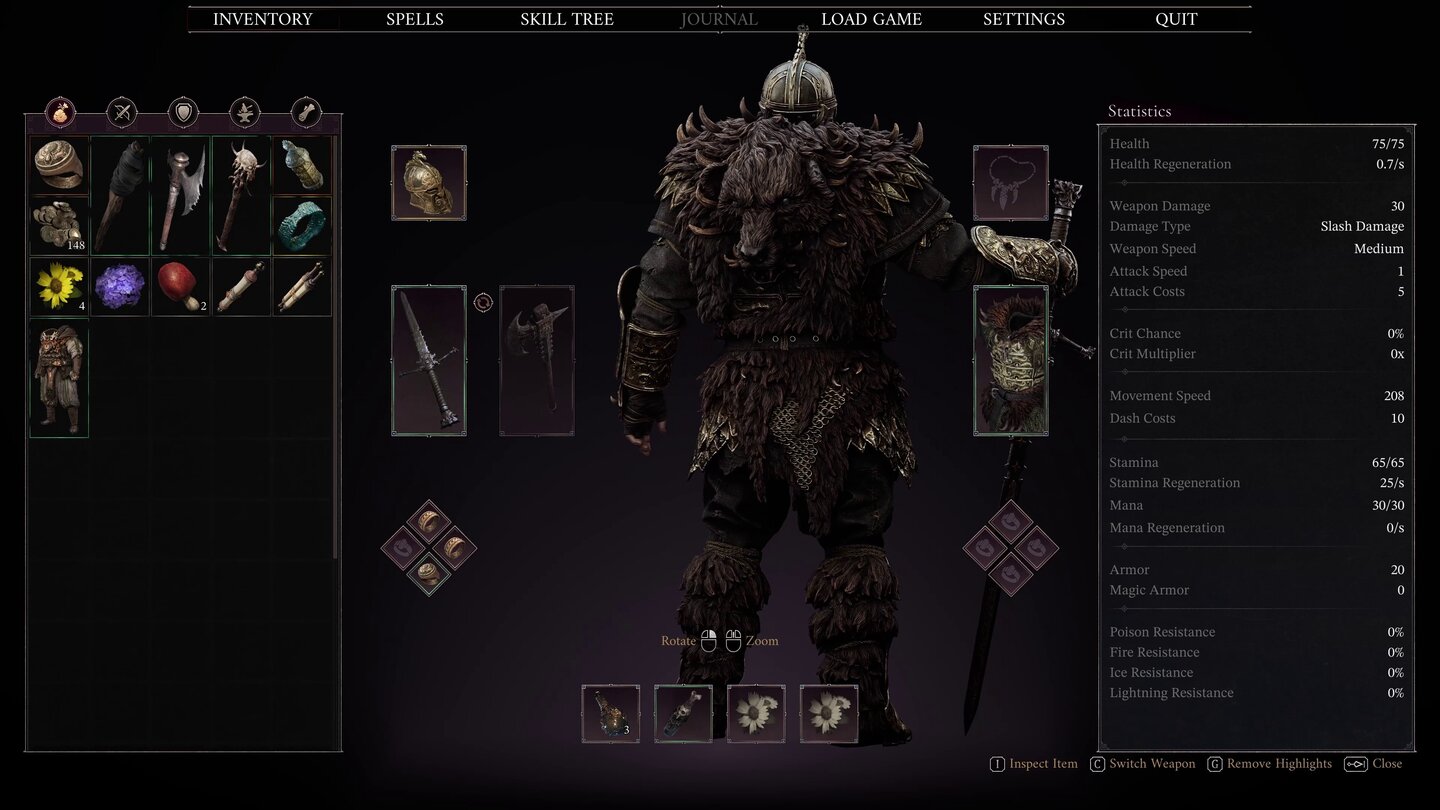Image resolution: width=1440 pixels, height=810 pixels.
Task: Select the equipped helmet slot
Action: point(428,182)
